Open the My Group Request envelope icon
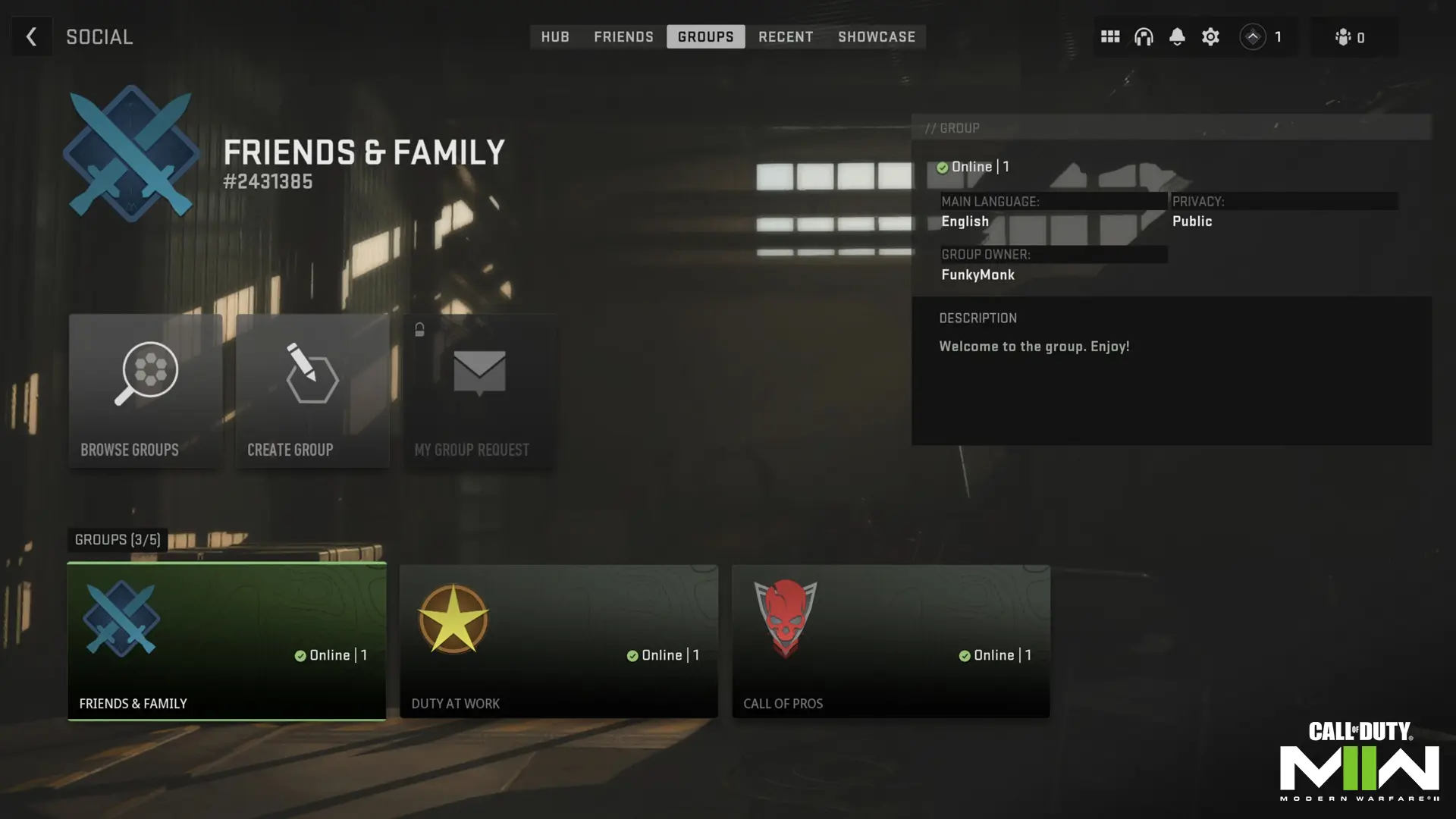The height and width of the screenshot is (819, 1456). click(480, 372)
